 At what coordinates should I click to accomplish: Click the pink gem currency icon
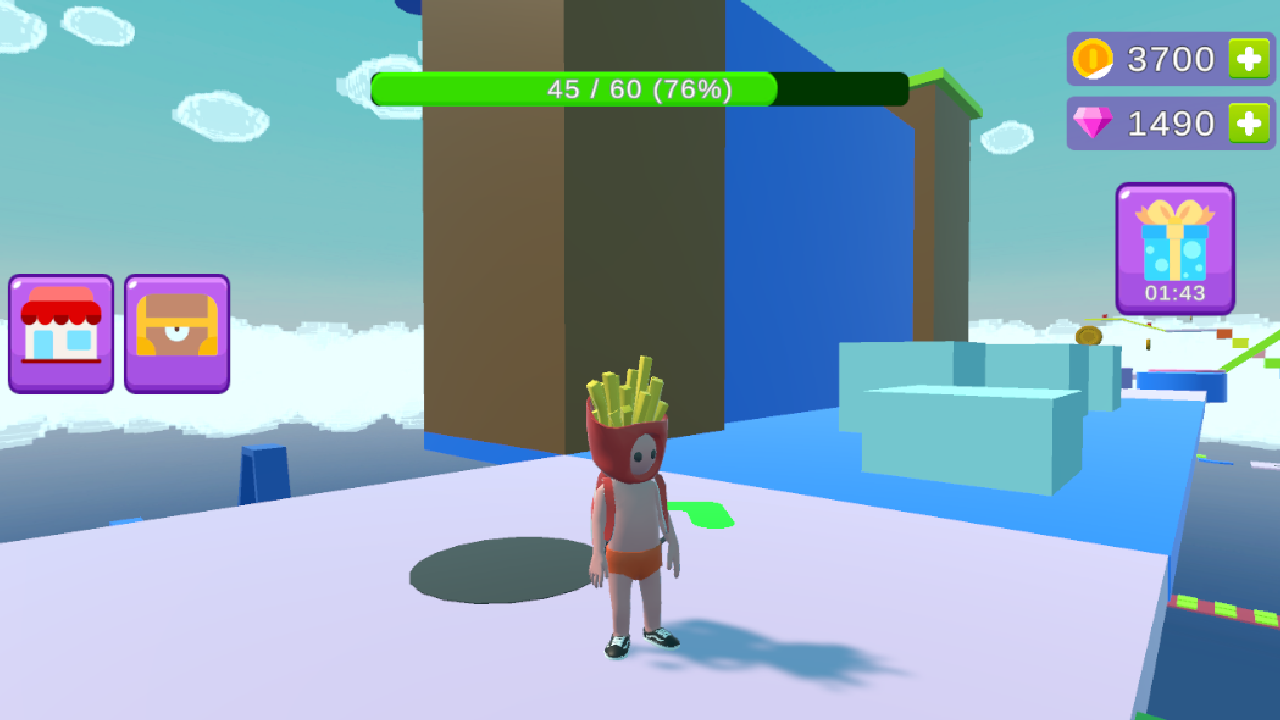[x=1094, y=123]
